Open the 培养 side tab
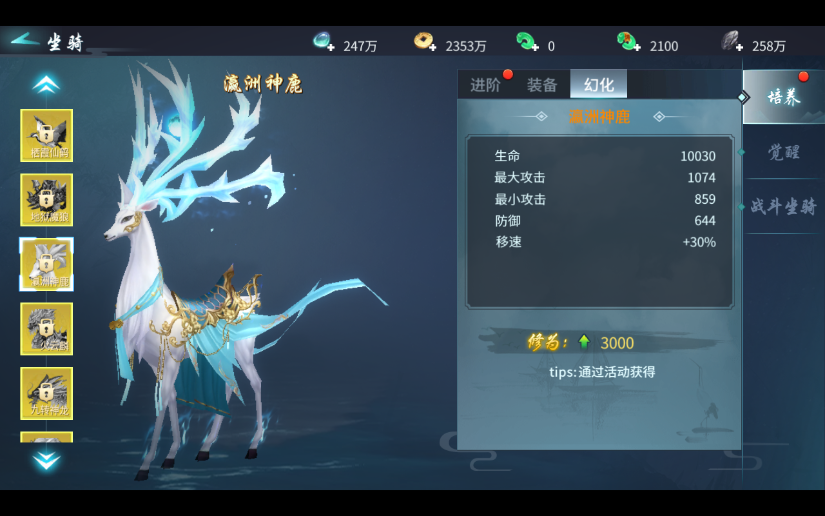 pyautogui.click(x=783, y=97)
